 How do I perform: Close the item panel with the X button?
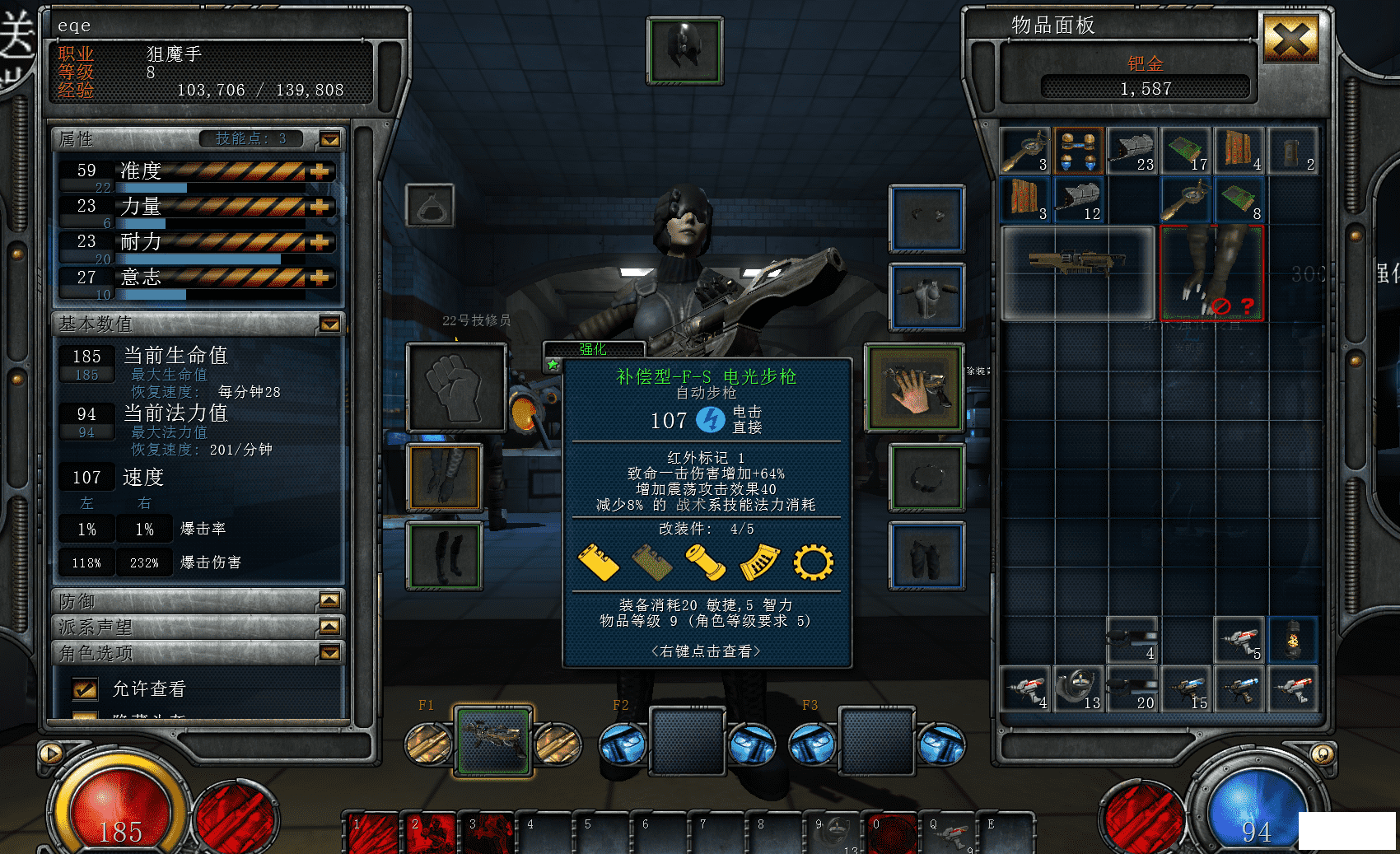pyautogui.click(x=1290, y=39)
